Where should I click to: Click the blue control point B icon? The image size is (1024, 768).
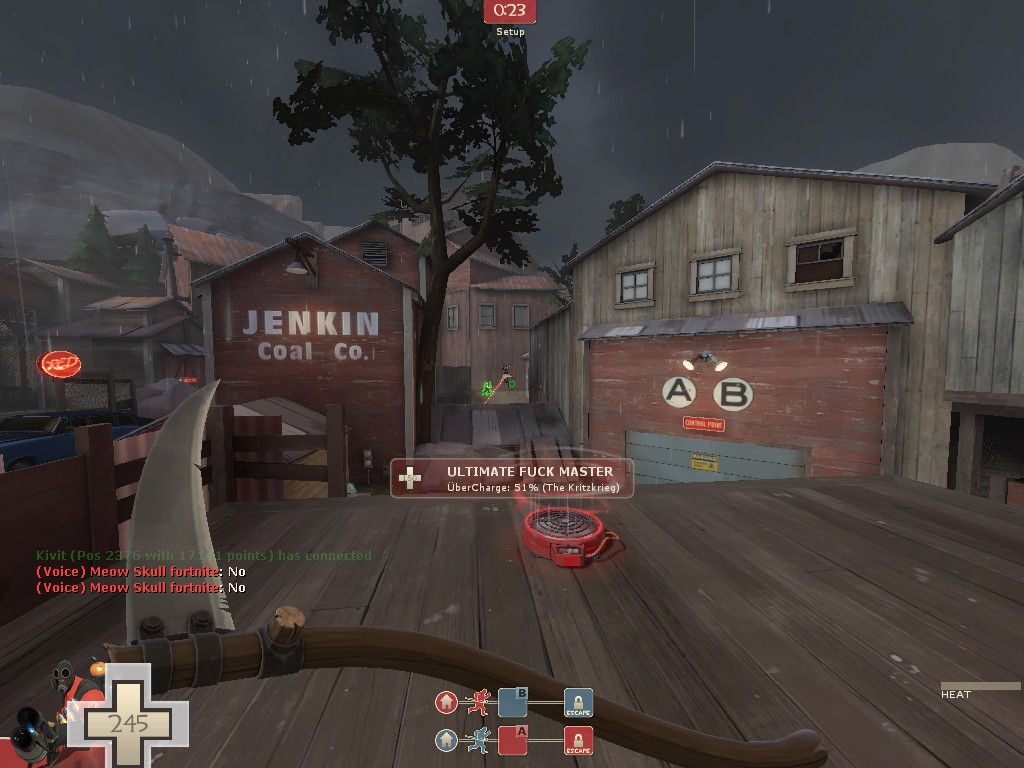click(x=513, y=702)
